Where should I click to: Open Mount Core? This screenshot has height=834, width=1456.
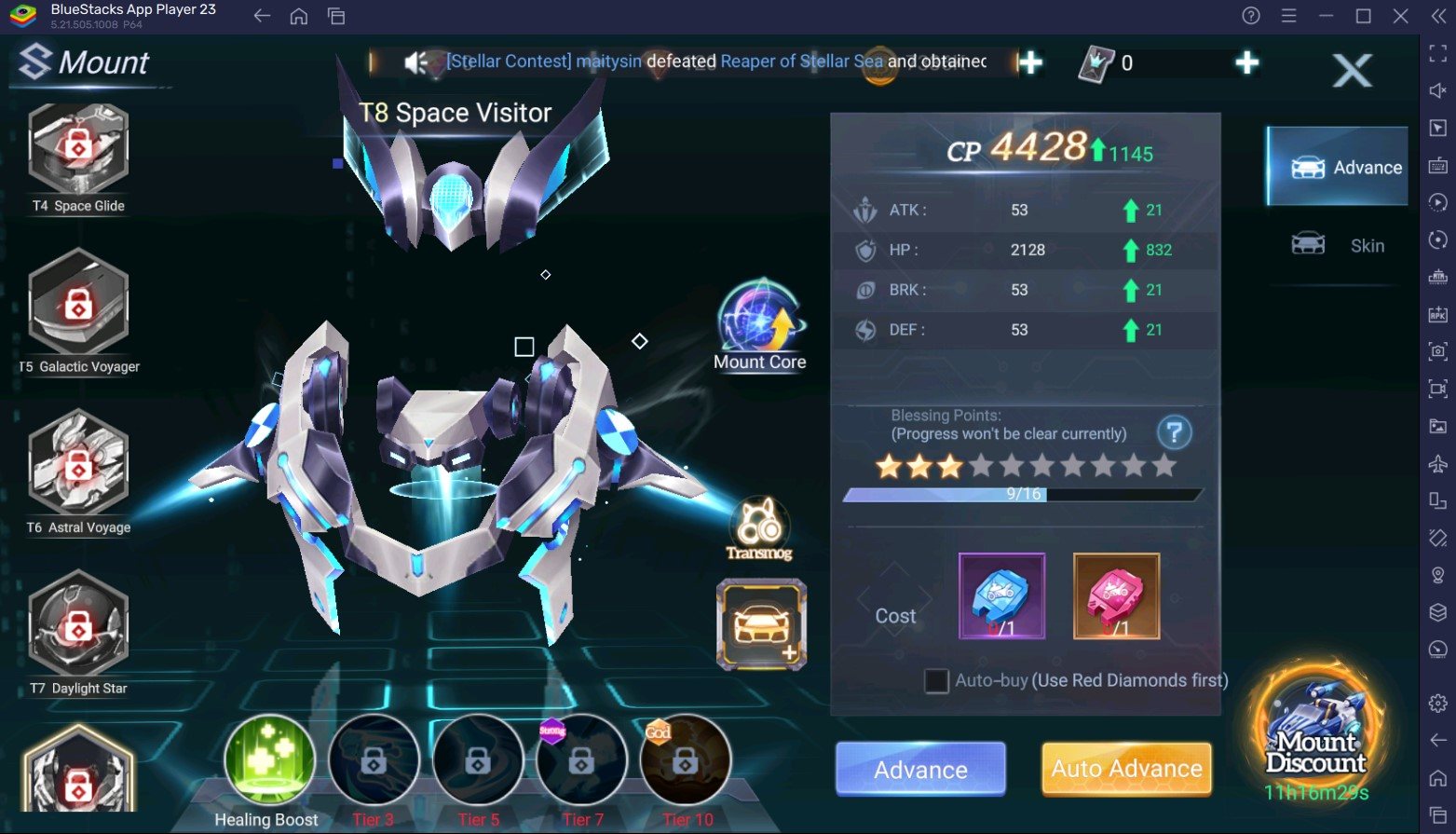[760, 322]
